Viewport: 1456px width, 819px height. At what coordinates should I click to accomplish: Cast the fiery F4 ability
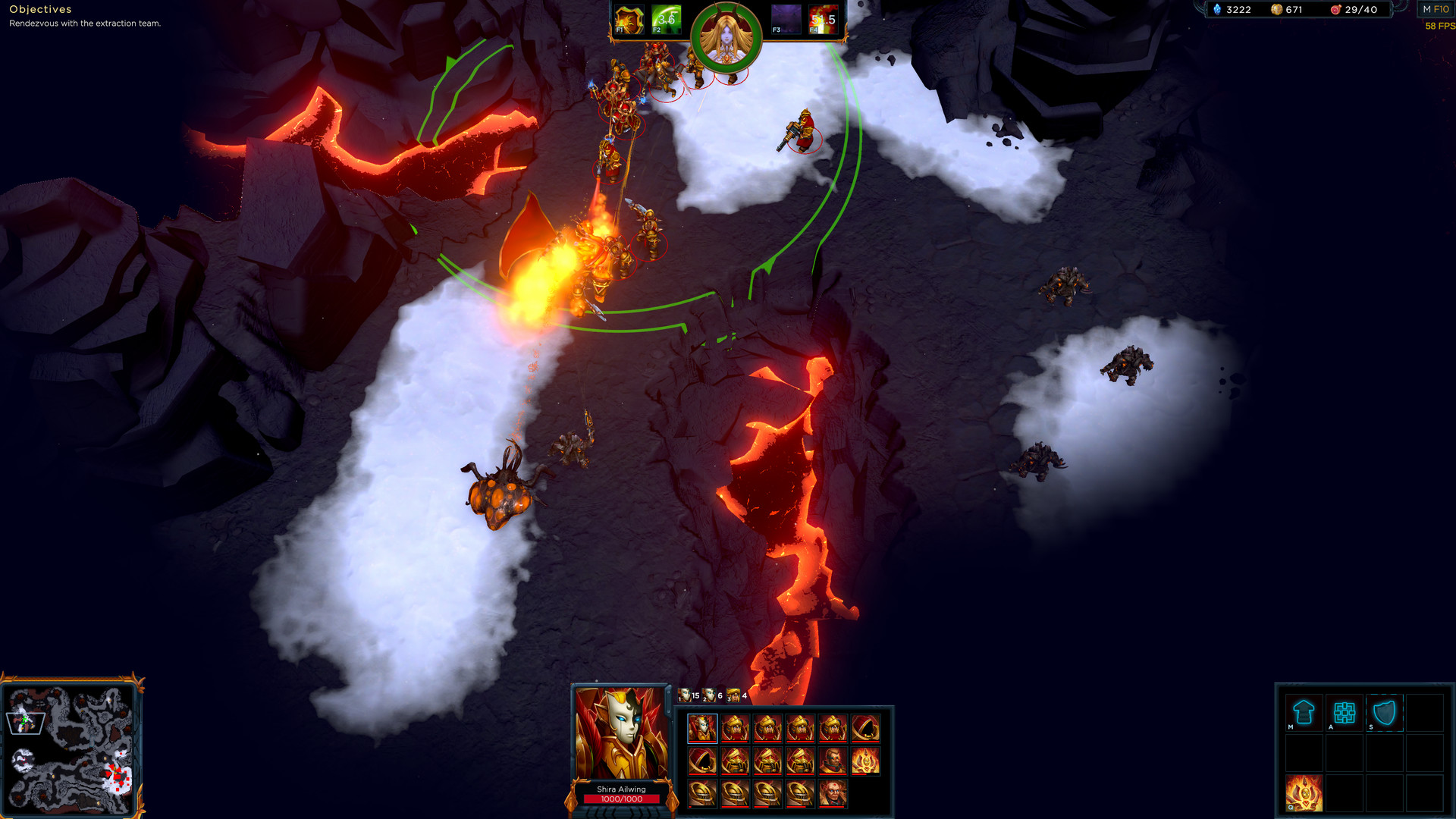pyautogui.click(x=823, y=20)
